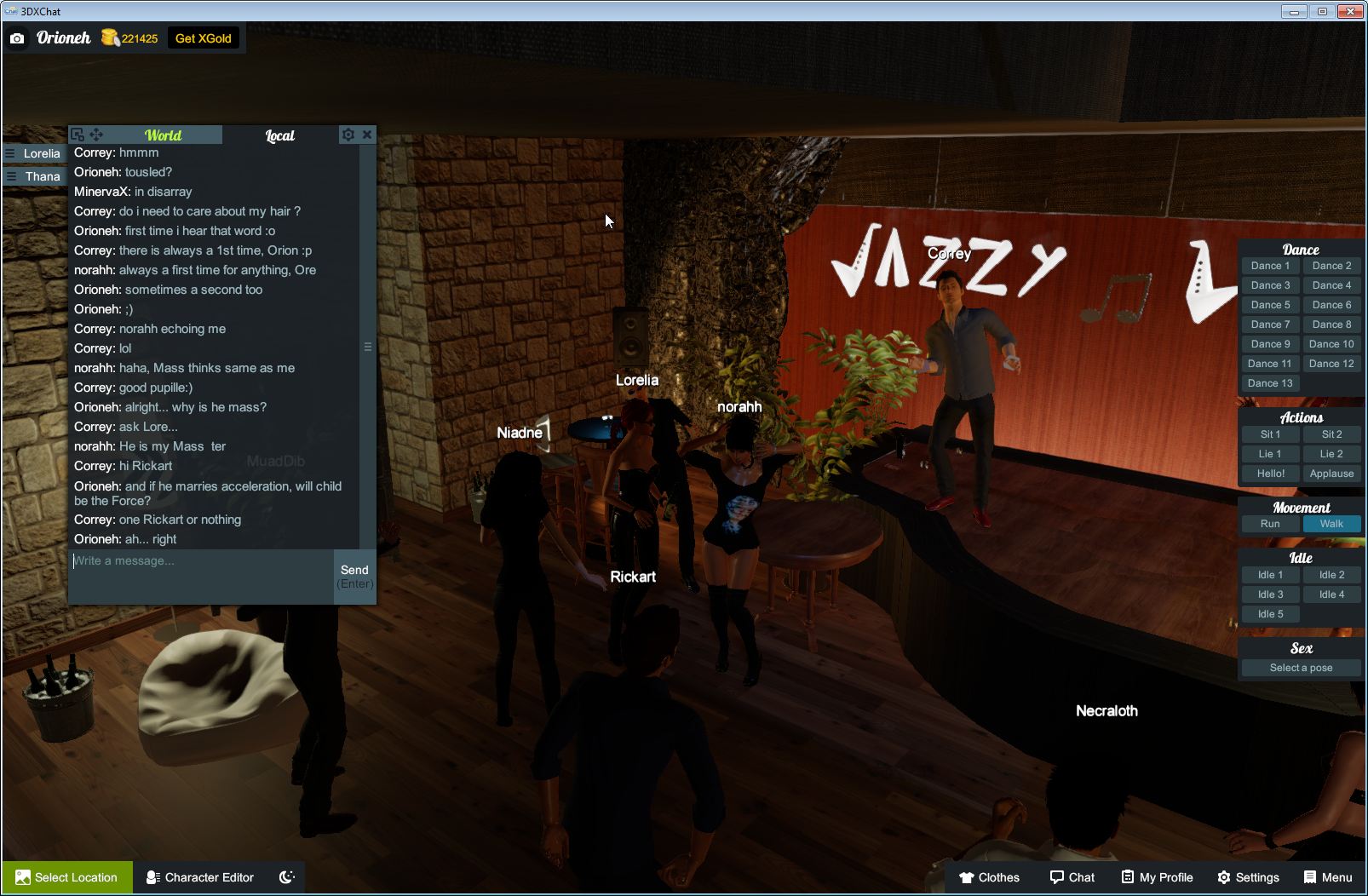Image resolution: width=1368 pixels, height=896 pixels.
Task: Click the chat pop-out icon
Action: tap(76, 135)
